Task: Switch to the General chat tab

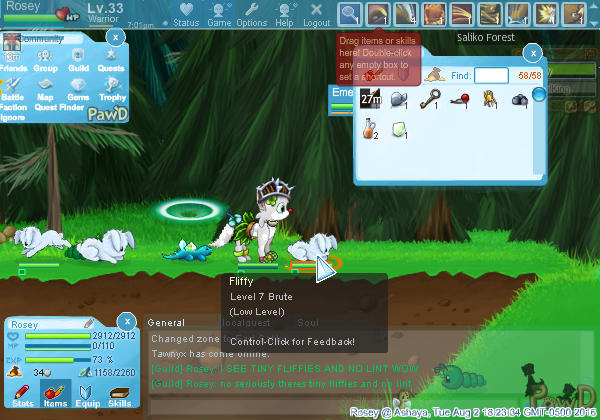Action: point(166,323)
